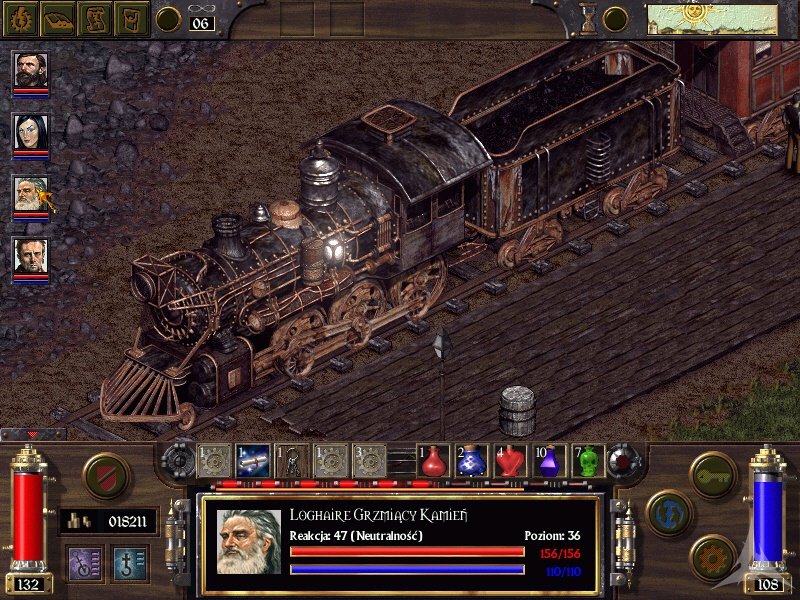Open the sun-marked map in the corner
The image size is (800, 600).
point(711,19)
